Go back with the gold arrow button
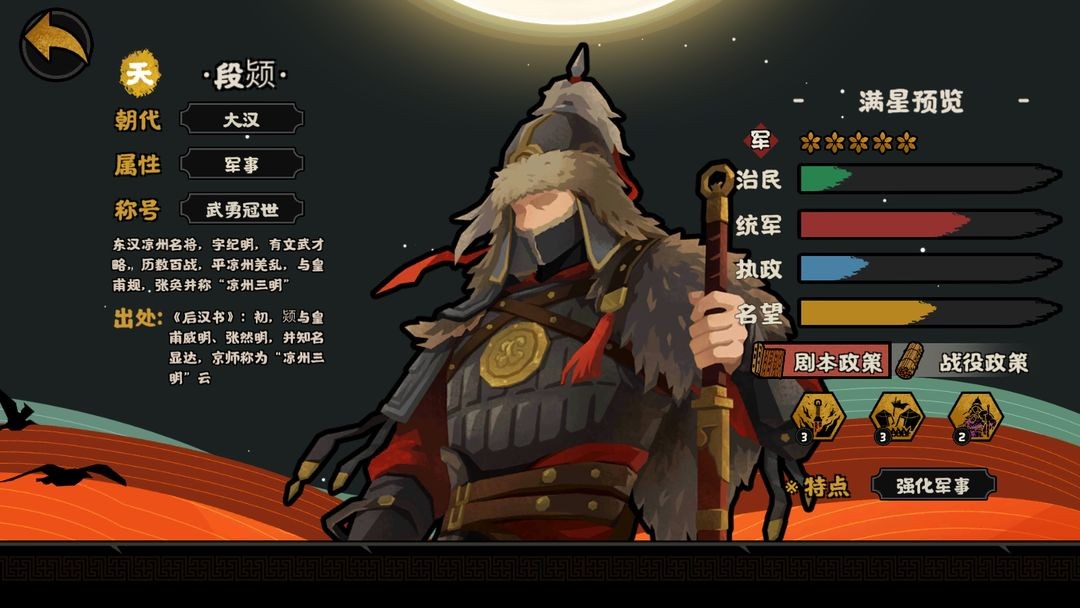Image resolution: width=1080 pixels, height=608 pixels. pos(56,44)
